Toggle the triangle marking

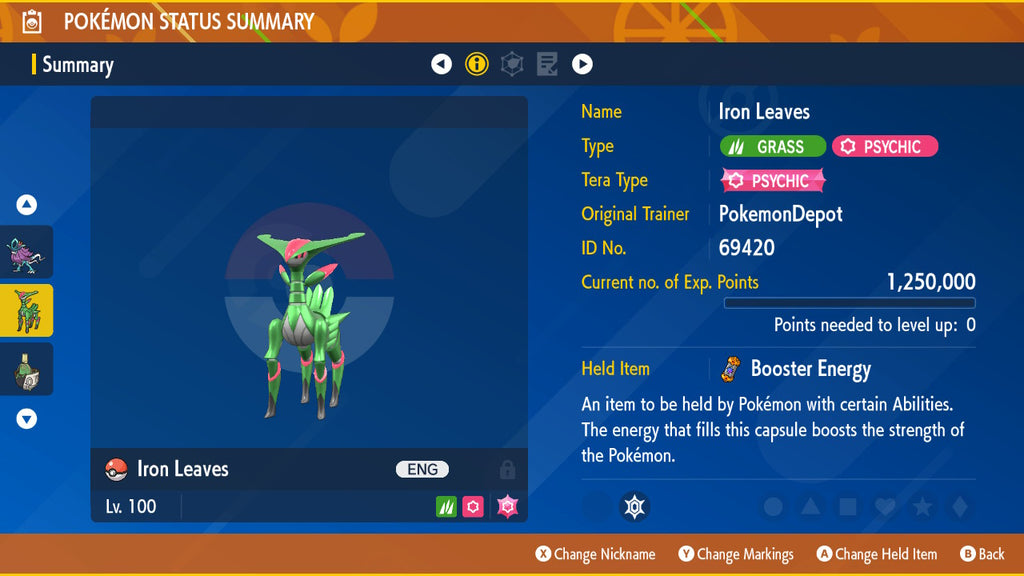810,507
